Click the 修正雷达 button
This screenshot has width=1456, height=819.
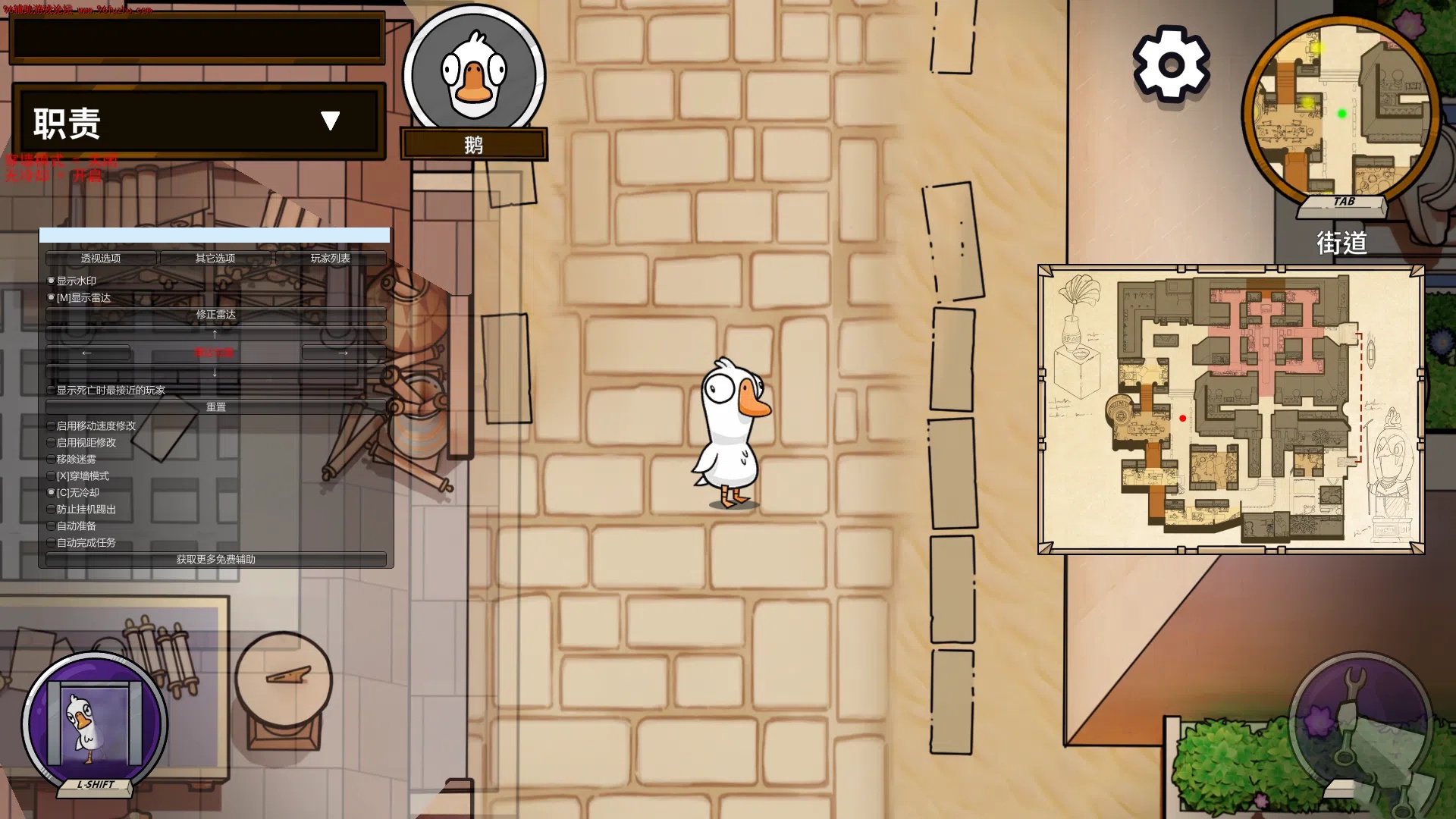[x=215, y=315]
